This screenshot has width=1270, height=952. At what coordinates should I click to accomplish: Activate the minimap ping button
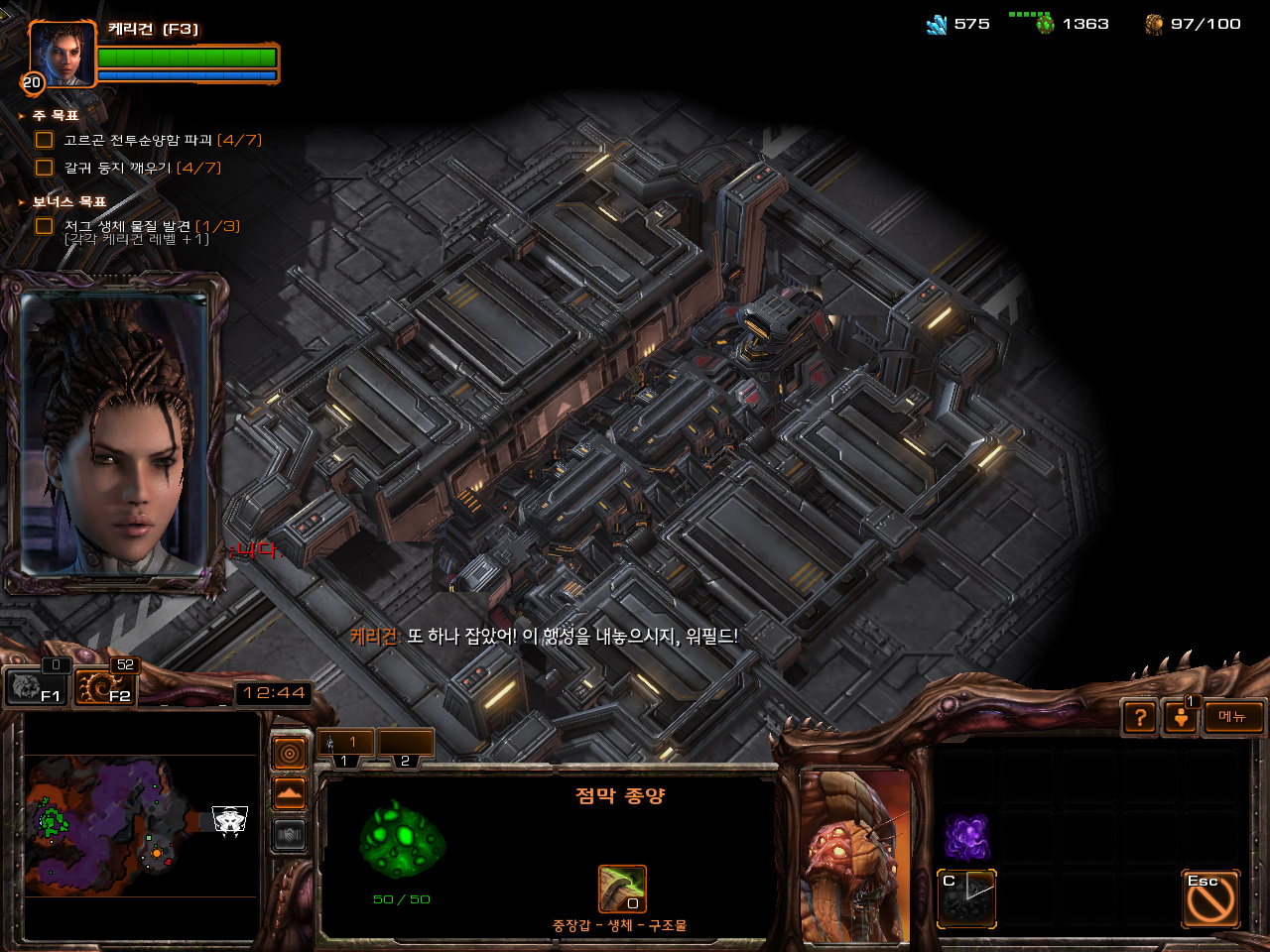pyautogui.click(x=290, y=755)
